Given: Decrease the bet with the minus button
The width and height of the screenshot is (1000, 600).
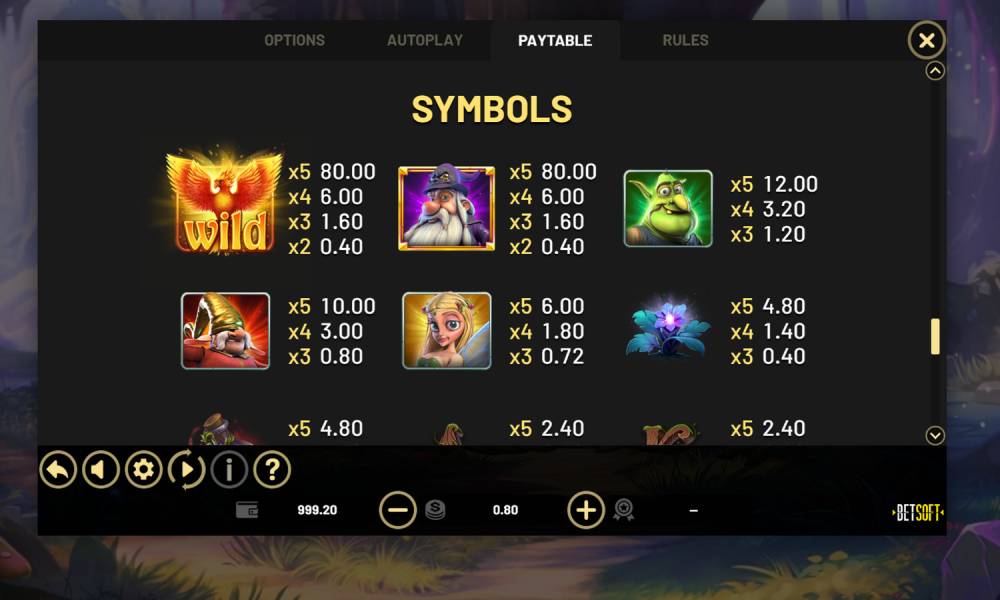Looking at the screenshot, I should coord(398,510).
